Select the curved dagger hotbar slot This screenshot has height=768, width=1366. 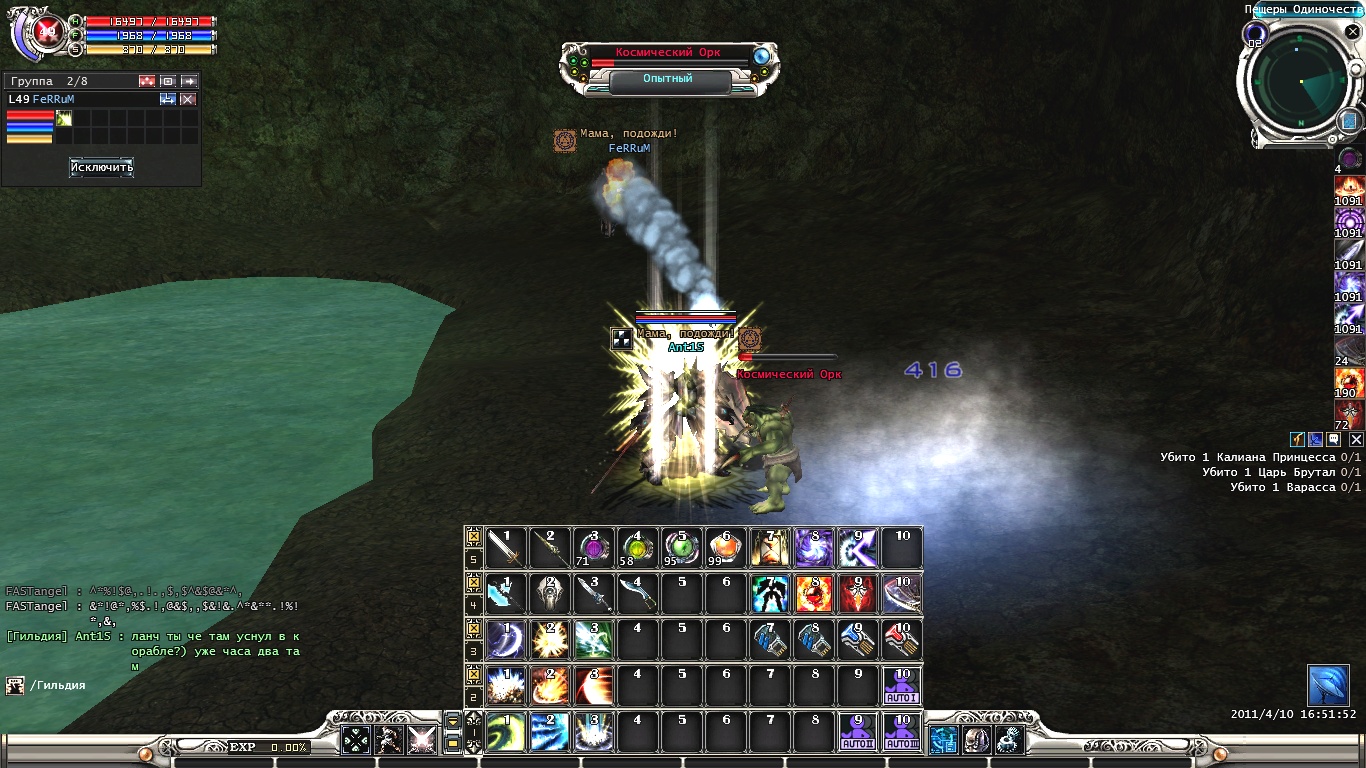tap(638, 594)
